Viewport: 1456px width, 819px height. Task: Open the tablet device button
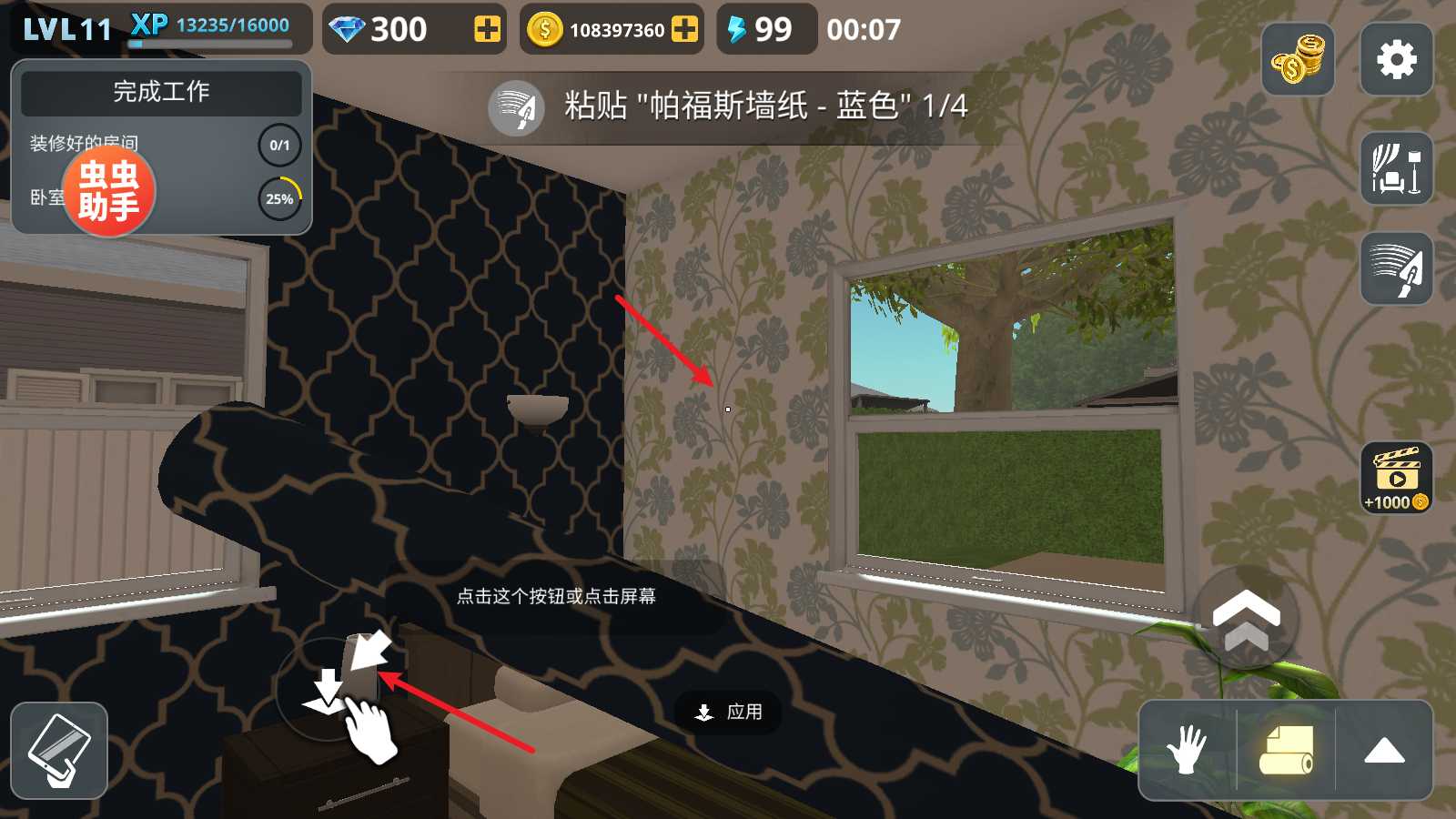(x=59, y=751)
